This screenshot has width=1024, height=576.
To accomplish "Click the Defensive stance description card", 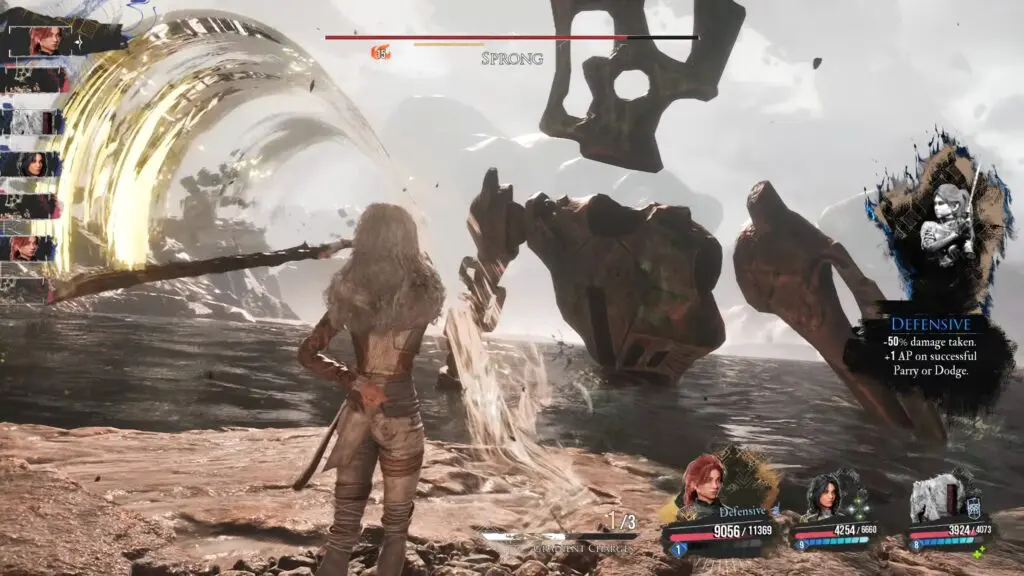I will click(930, 347).
